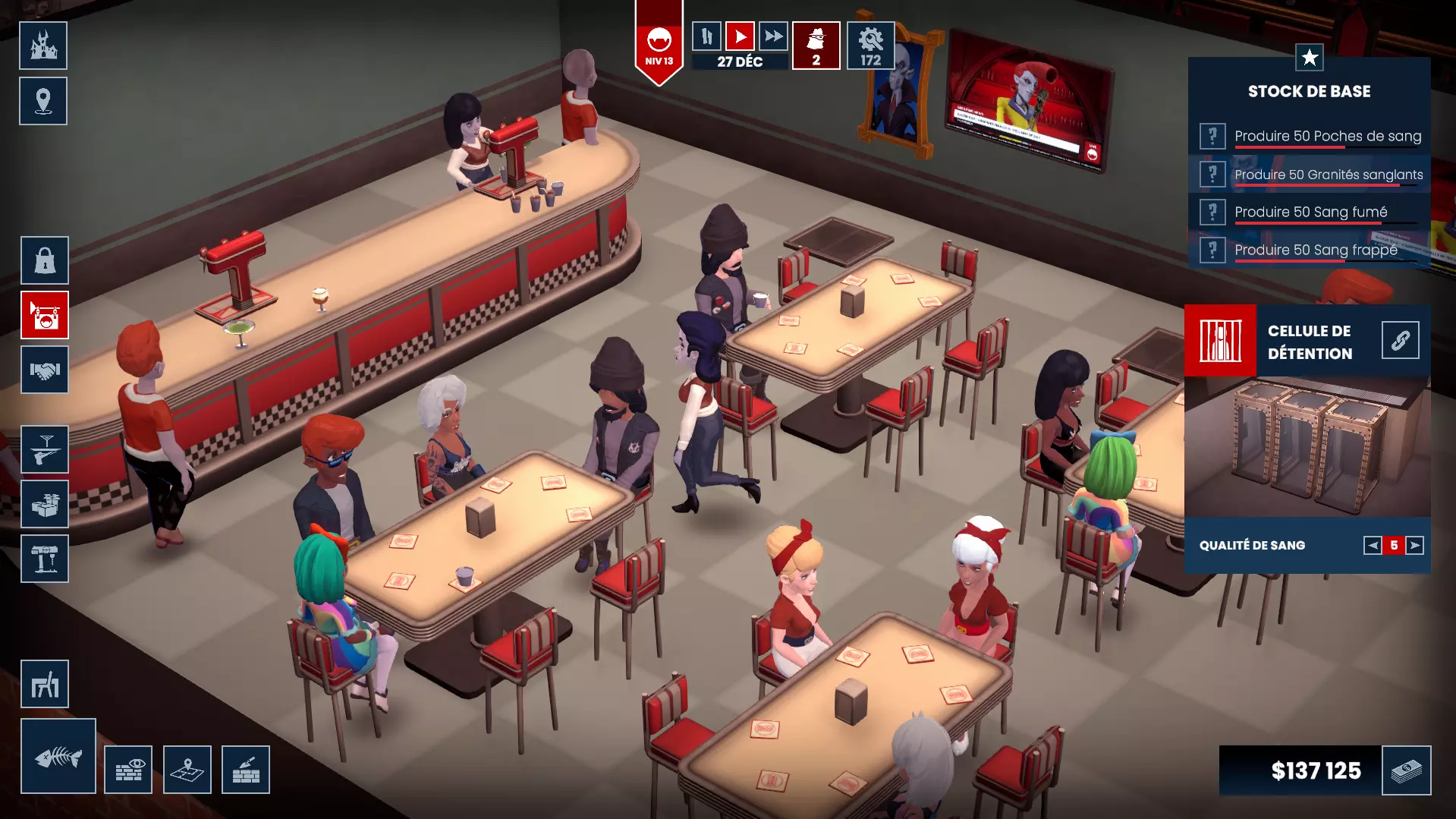Image resolution: width=1456 pixels, height=819 pixels.
Task: Pause the game speed
Action: tap(706, 36)
